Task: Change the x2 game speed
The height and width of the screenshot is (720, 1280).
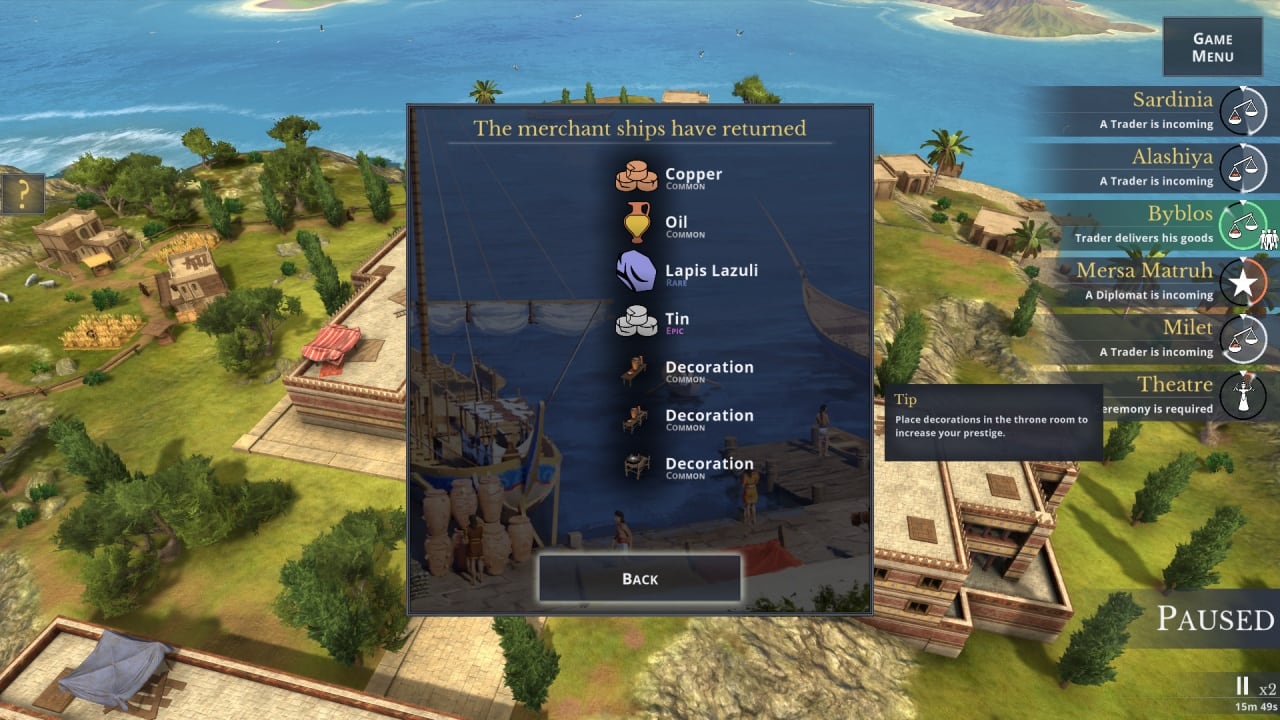Action: tap(1267, 688)
